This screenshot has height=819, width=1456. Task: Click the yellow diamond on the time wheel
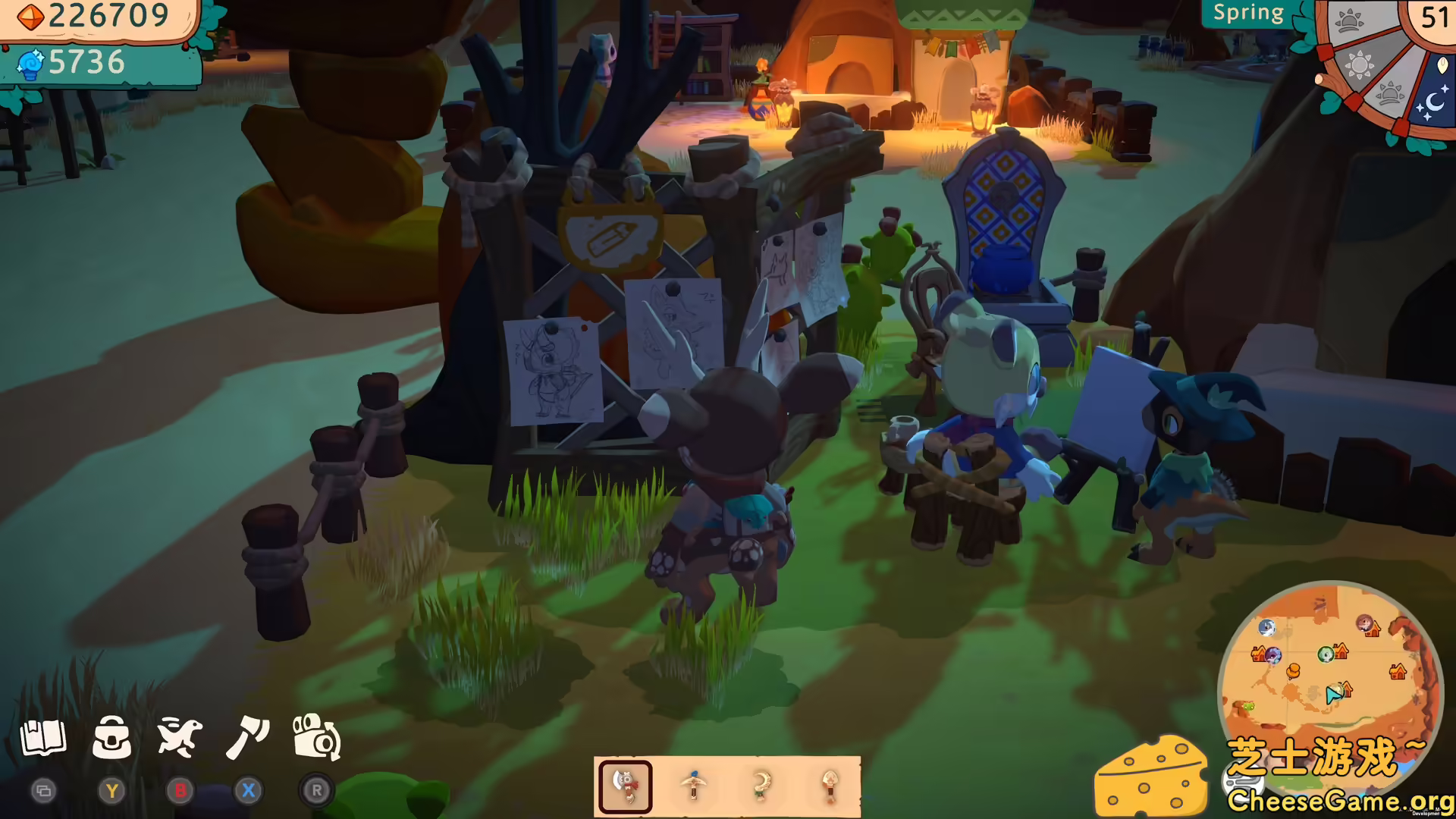pos(1442,66)
